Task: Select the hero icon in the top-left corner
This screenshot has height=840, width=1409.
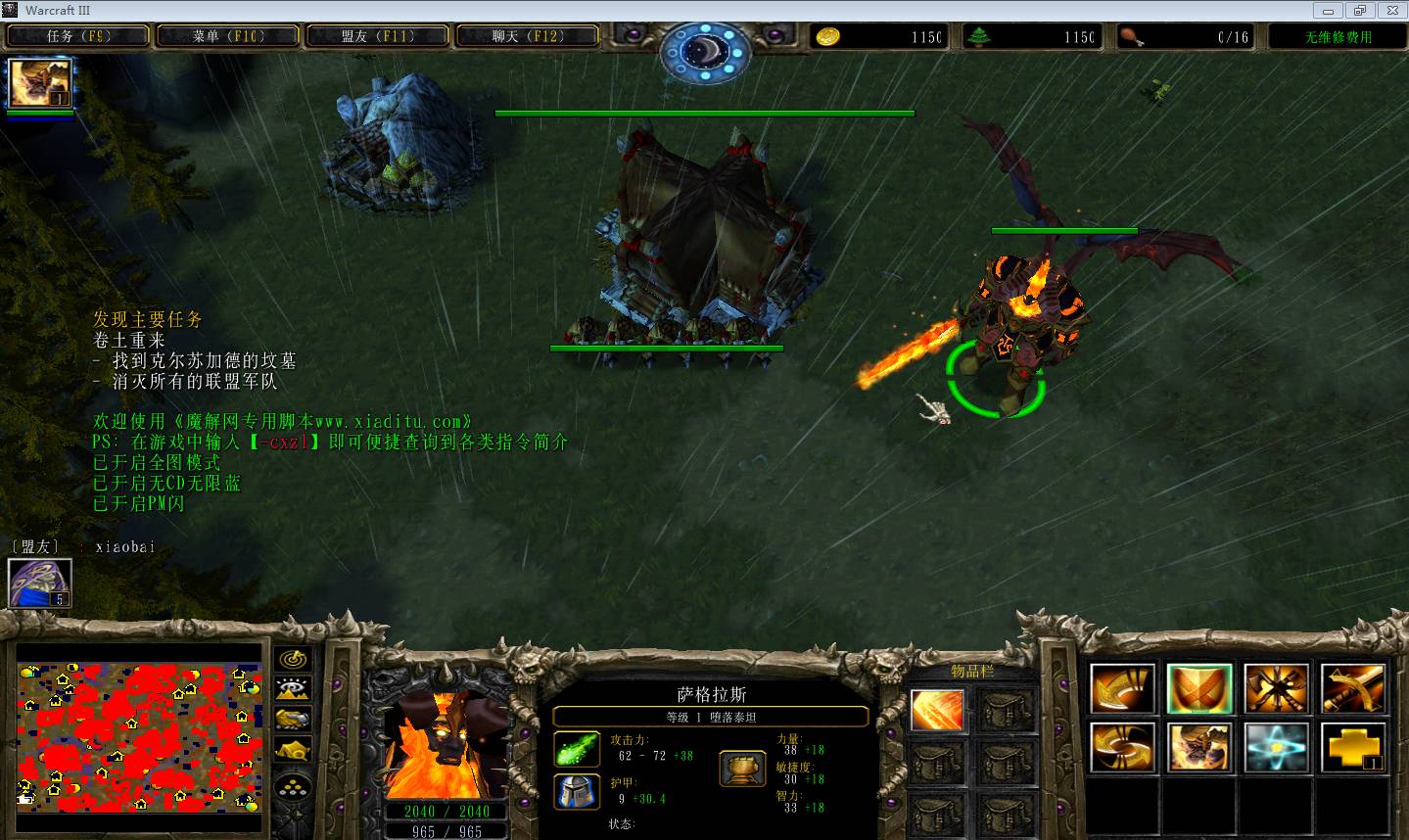Action: click(x=40, y=83)
